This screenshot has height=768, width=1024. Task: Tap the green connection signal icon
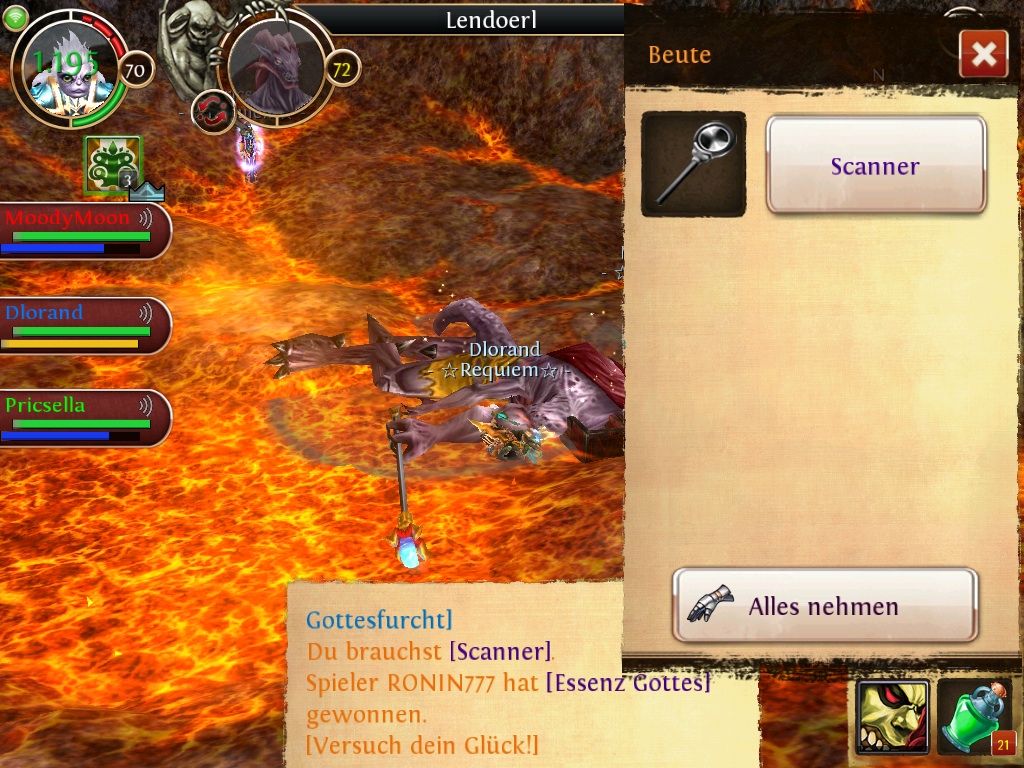click(x=15, y=17)
